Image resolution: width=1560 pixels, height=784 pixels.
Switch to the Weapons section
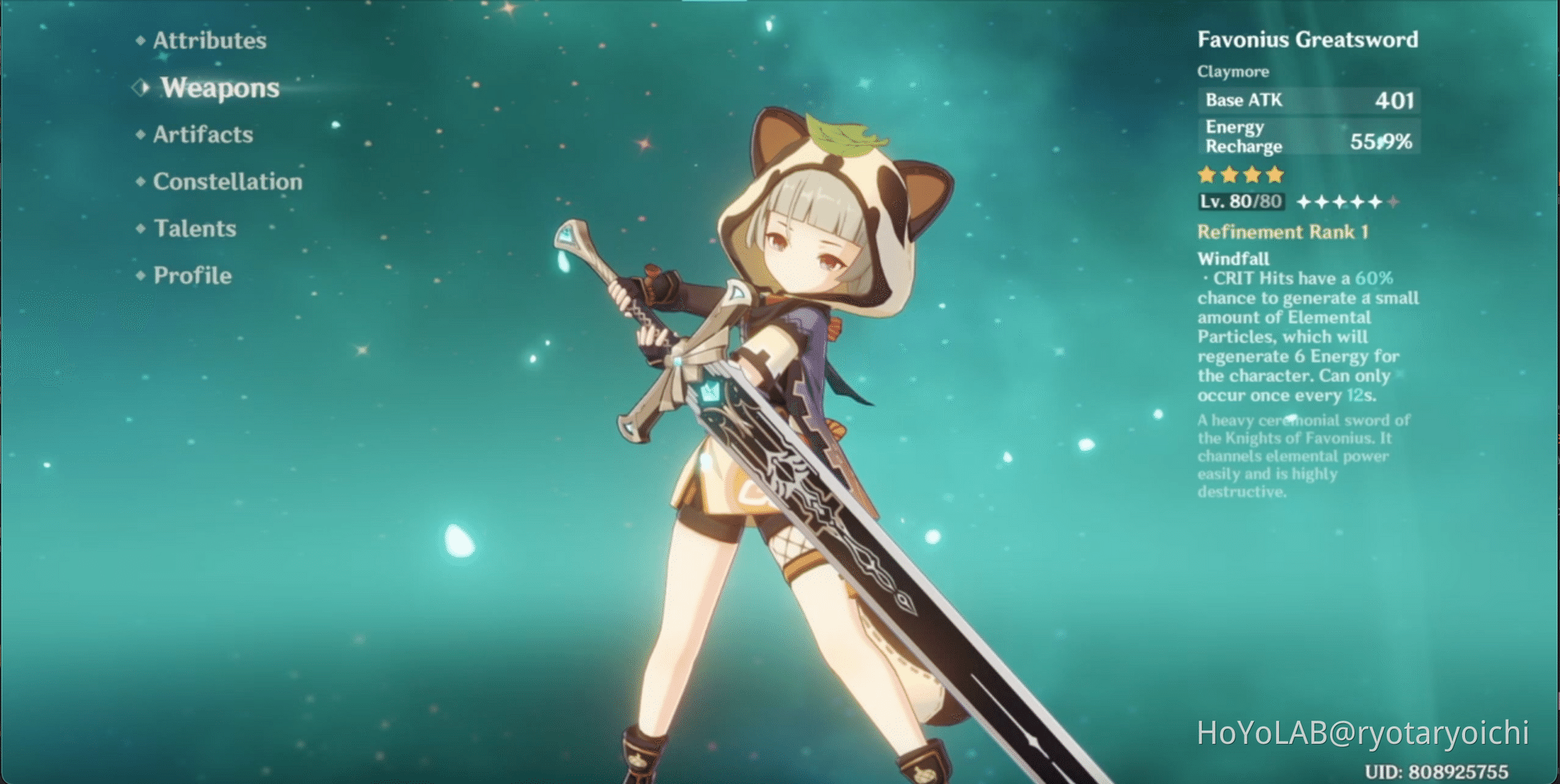(218, 88)
